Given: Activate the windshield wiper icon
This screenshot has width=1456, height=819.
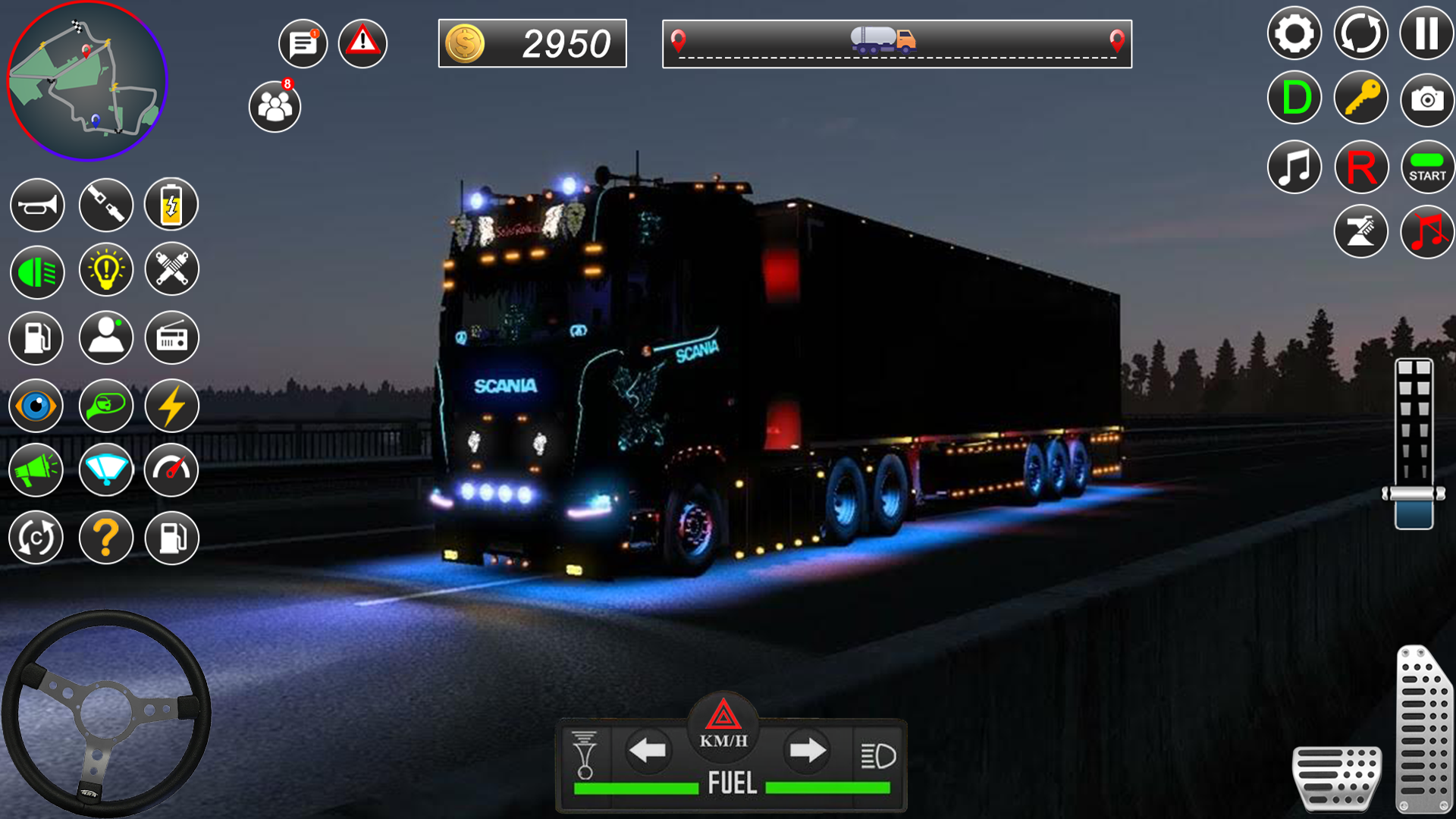Looking at the screenshot, I should tap(106, 470).
